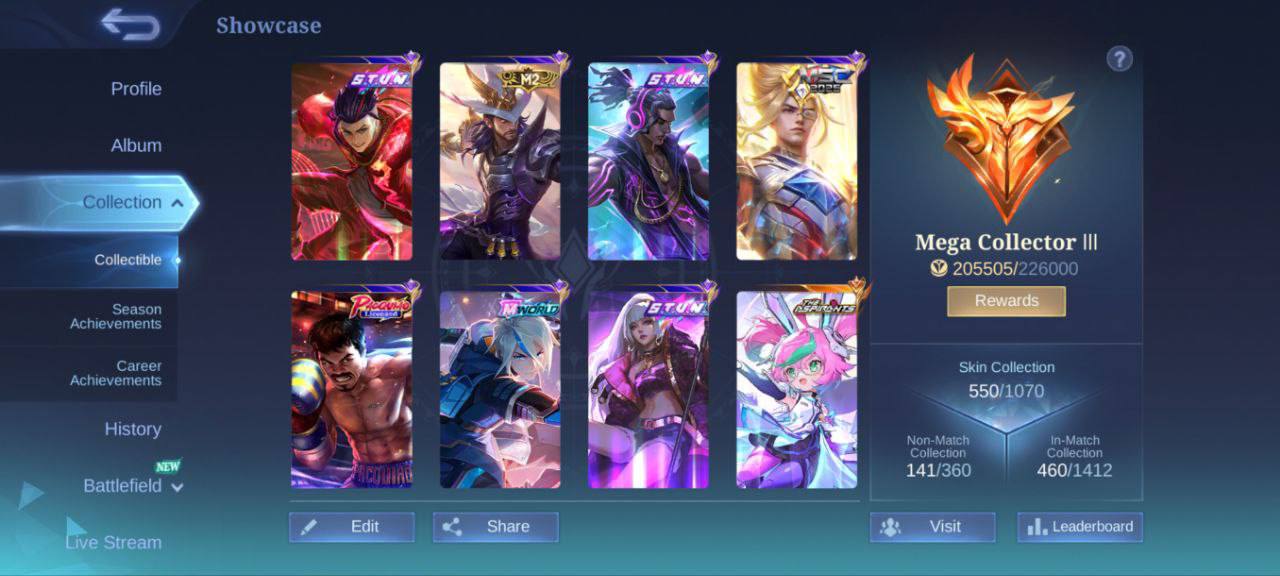Viewport: 1280px width, 576px height.
Task: Open the Live Stream section
Action: (113, 542)
